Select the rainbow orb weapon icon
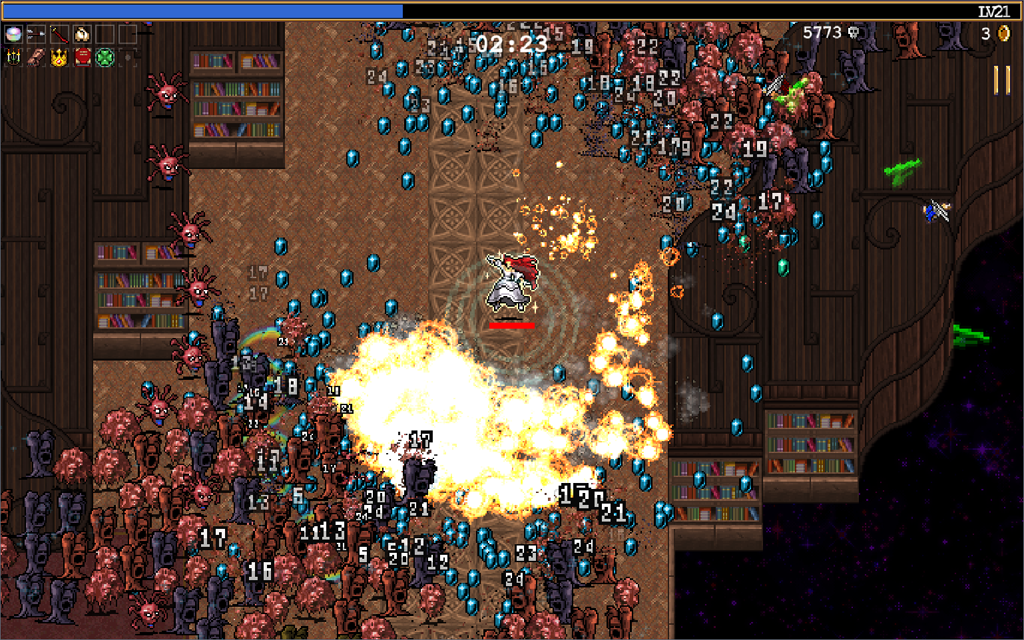The width and height of the screenshot is (1024, 640). (14, 34)
